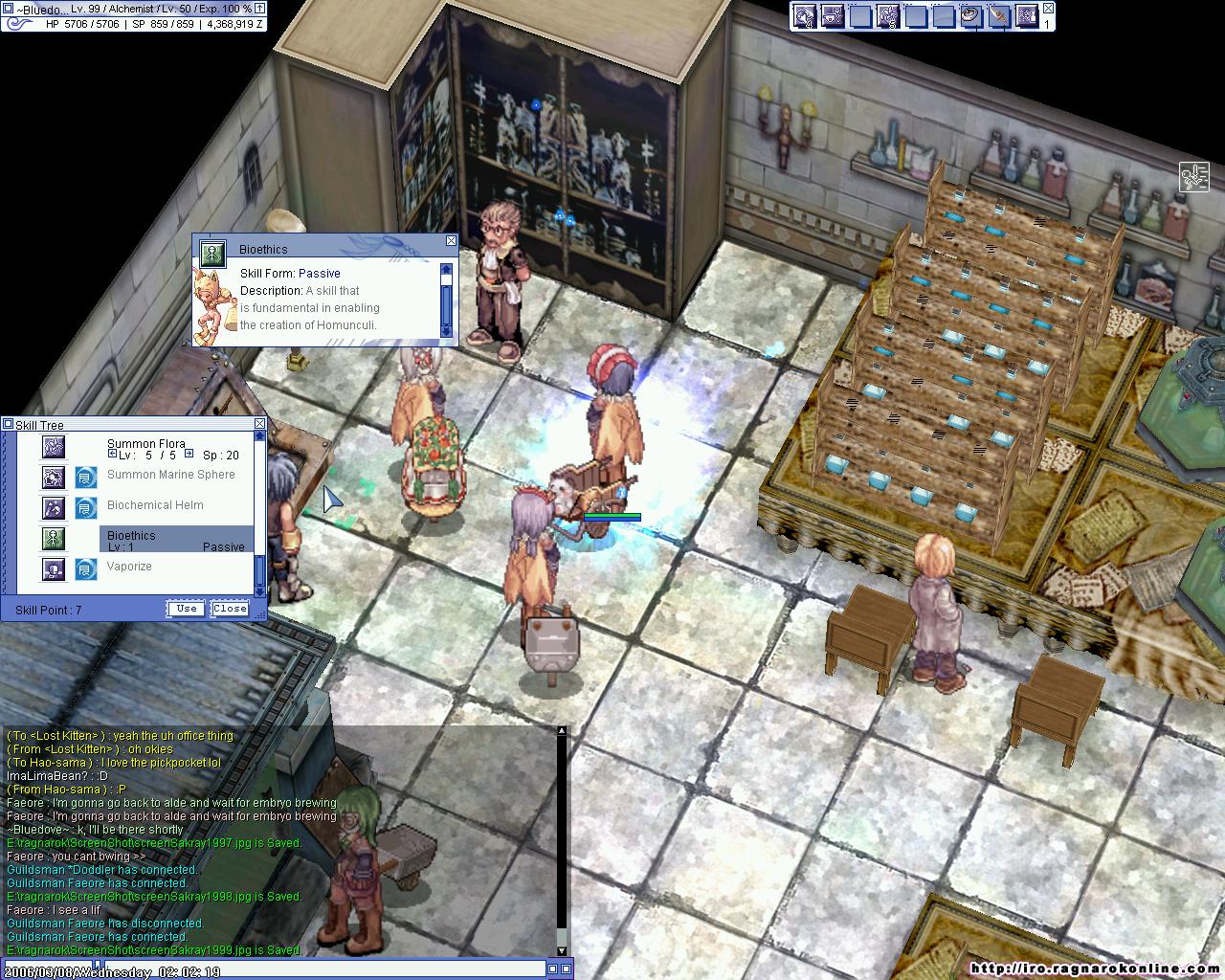Image resolution: width=1225 pixels, height=980 pixels.
Task: Decrease Summon Flora level with left arrow
Action: pyautogui.click(x=113, y=455)
